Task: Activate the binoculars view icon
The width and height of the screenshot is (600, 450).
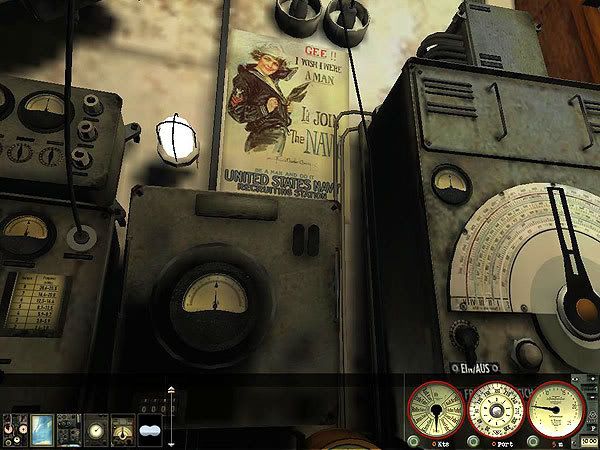Action: [150, 429]
